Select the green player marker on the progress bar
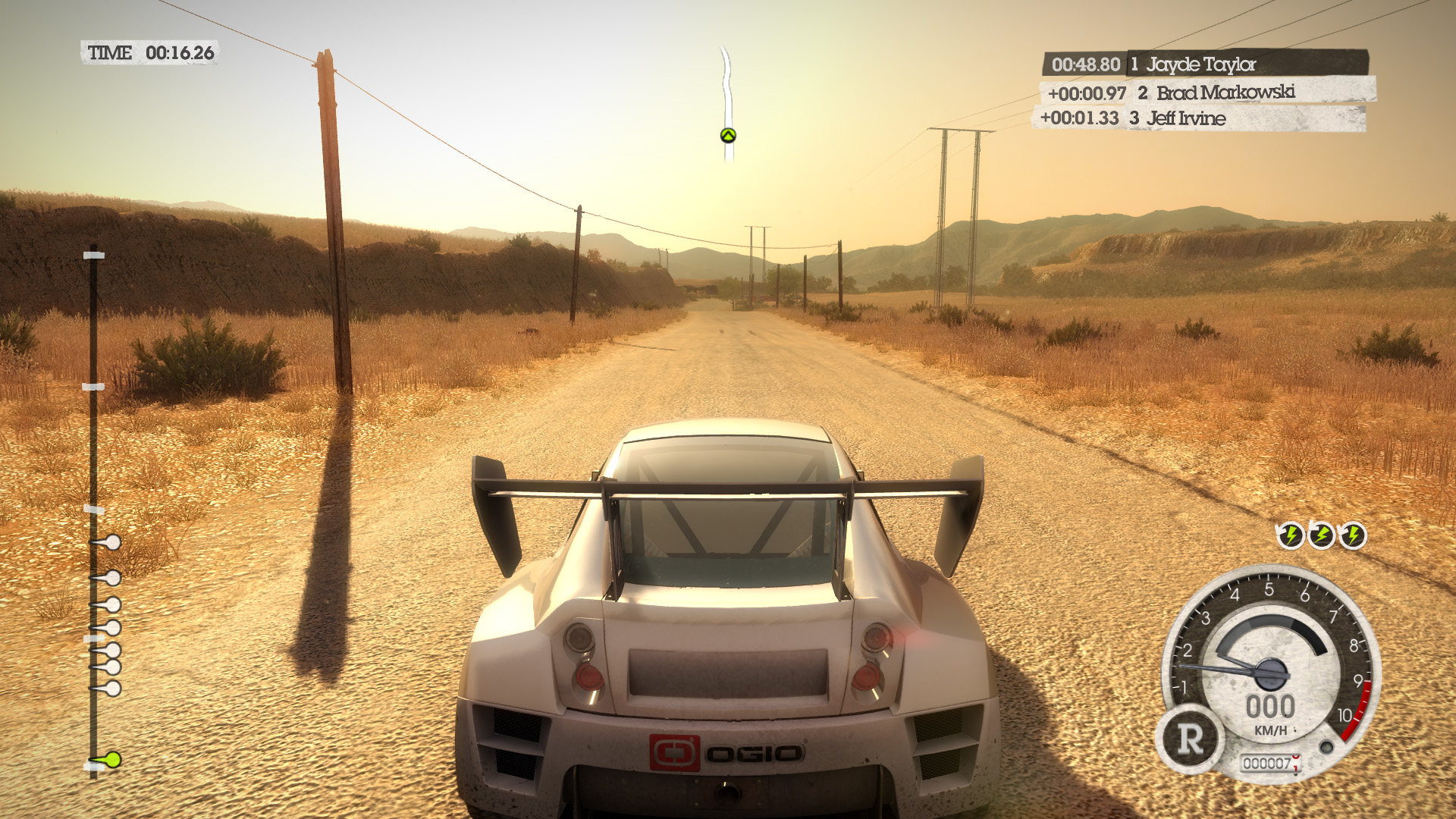The height and width of the screenshot is (819, 1456). tap(111, 759)
